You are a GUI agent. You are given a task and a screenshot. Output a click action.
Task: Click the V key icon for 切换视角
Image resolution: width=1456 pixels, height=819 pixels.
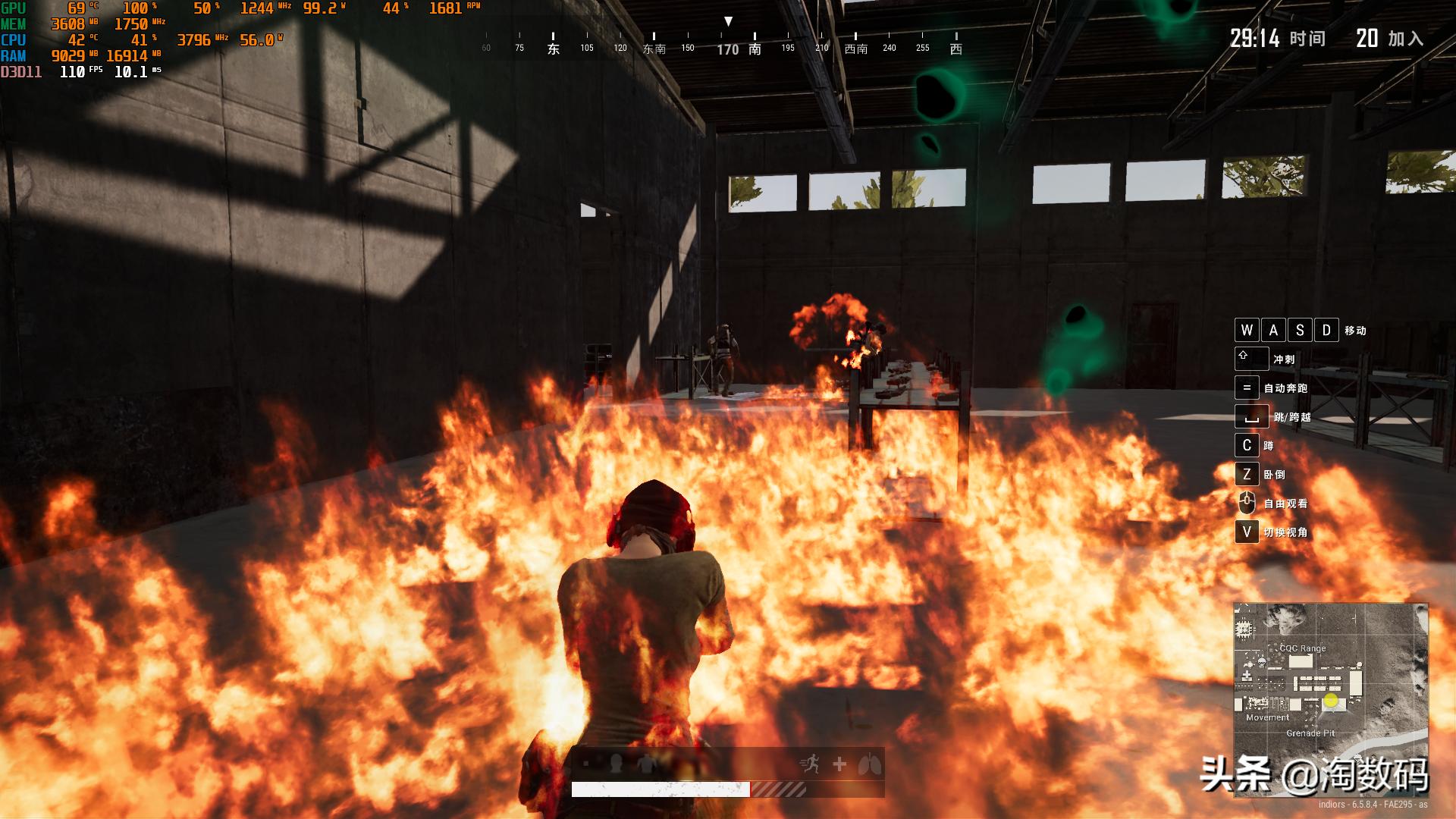click(1247, 530)
